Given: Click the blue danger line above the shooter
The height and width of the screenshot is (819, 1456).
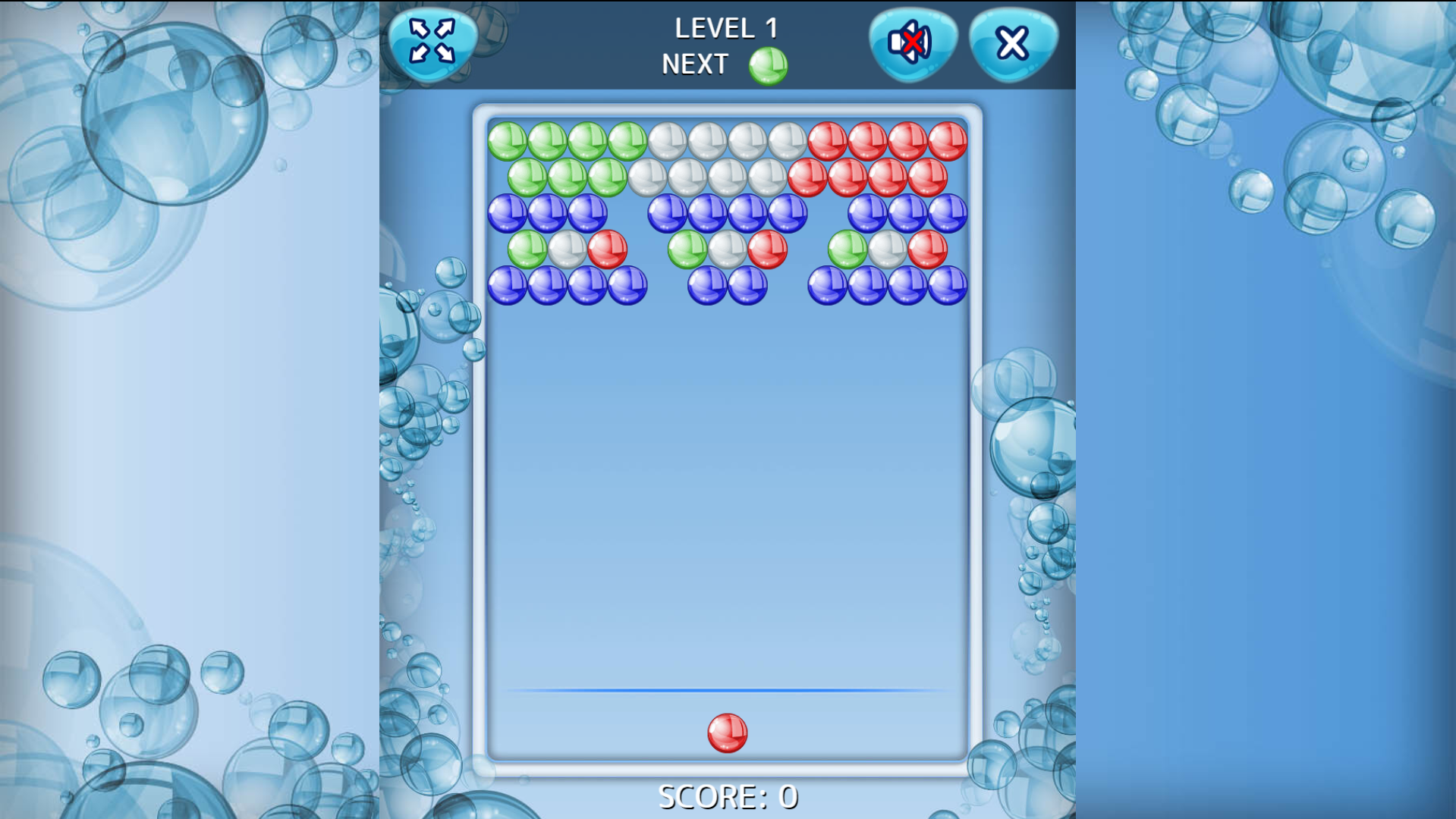Looking at the screenshot, I should click(726, 690).
